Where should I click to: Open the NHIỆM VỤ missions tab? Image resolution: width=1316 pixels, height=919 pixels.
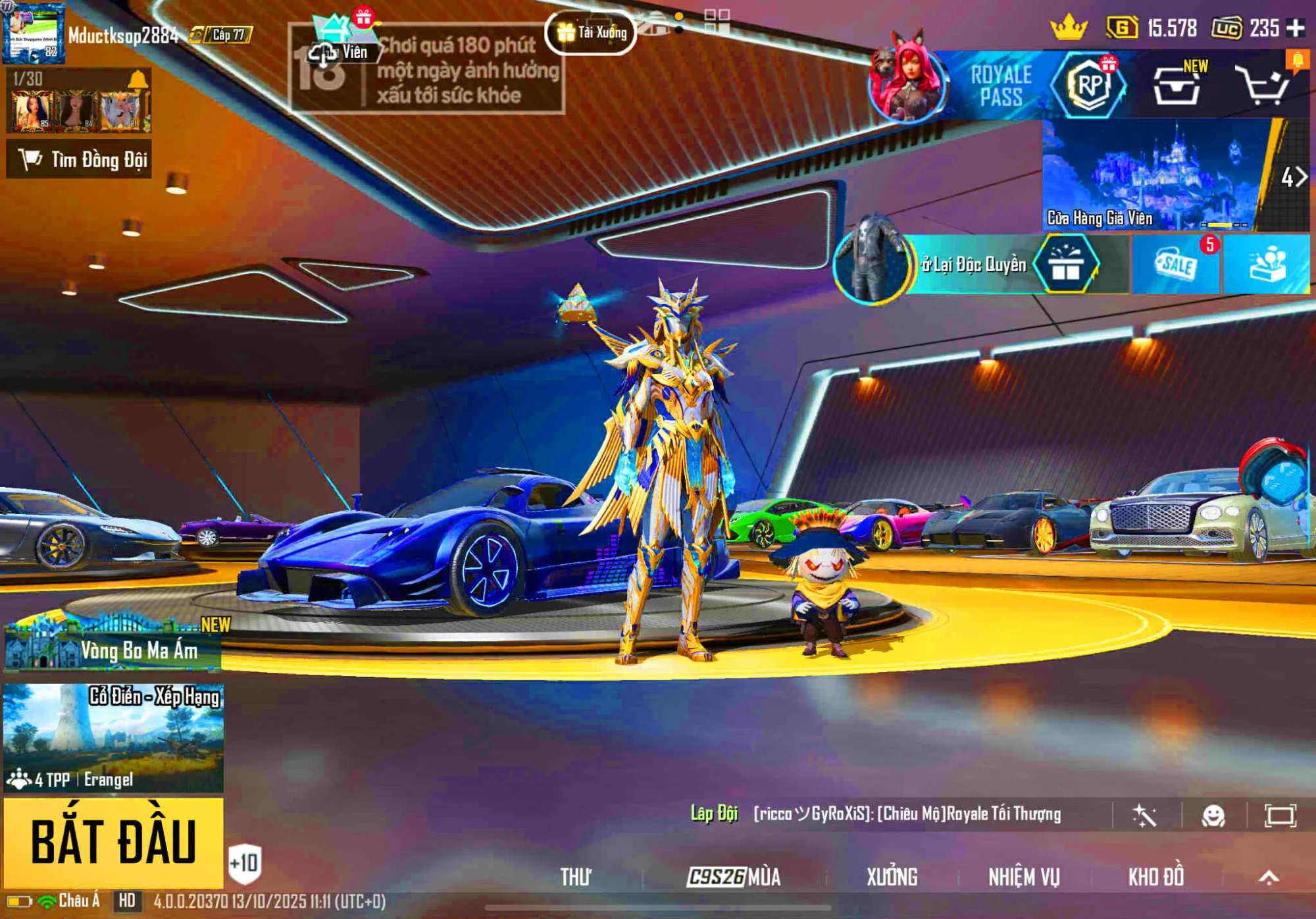click(x=1024, y=877)
